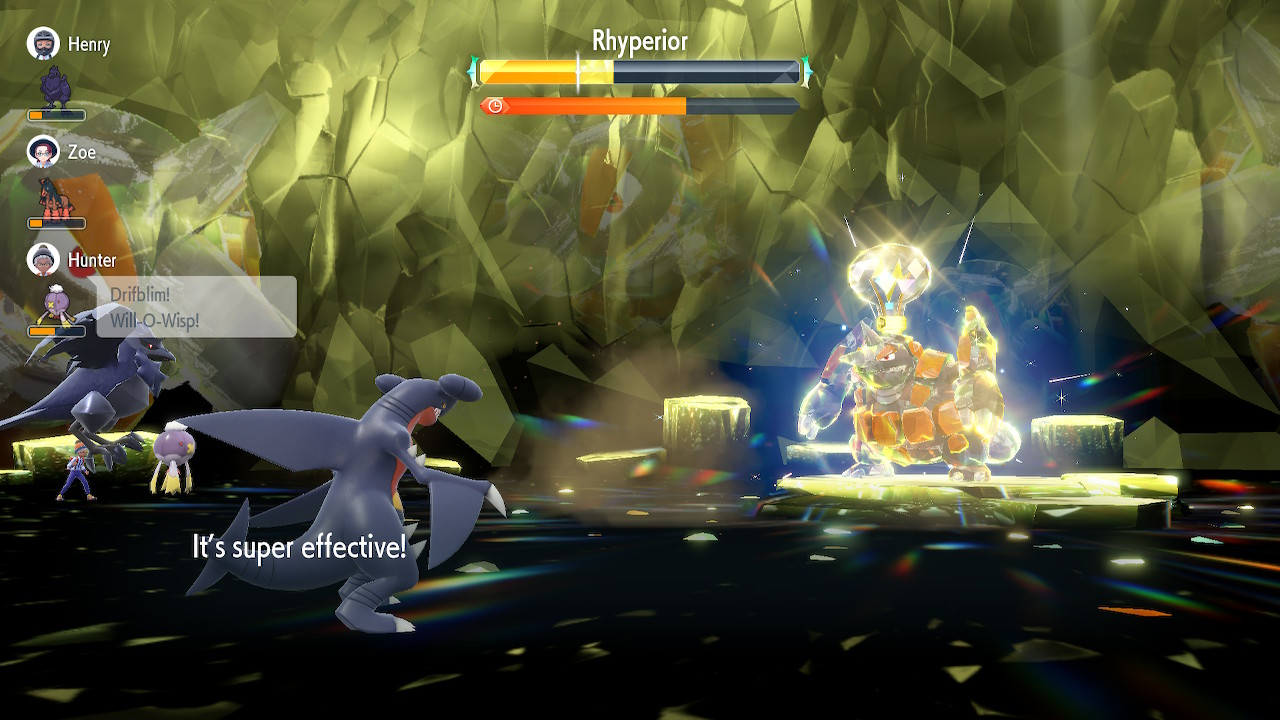Select Henry's trainer portrait
Screen dimensions: 1280x720
point(43,44)
